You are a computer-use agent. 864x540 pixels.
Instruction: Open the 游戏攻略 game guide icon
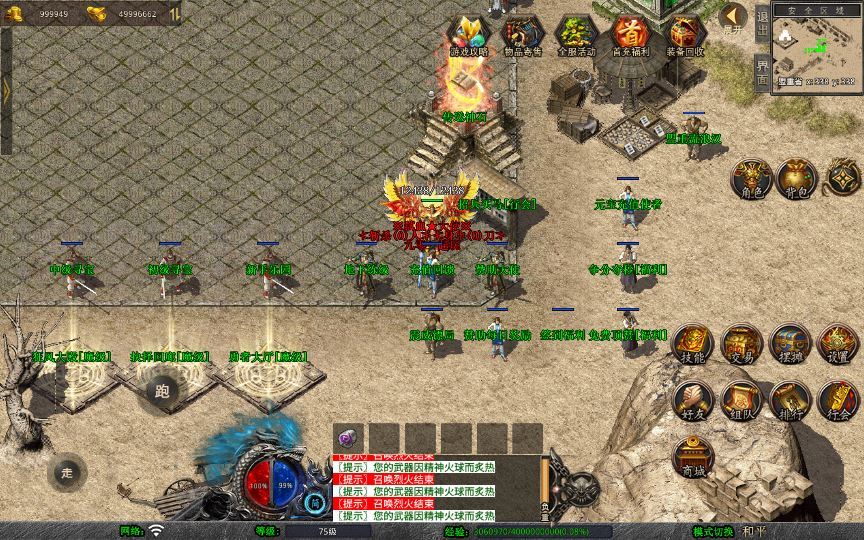click(469, 35)
